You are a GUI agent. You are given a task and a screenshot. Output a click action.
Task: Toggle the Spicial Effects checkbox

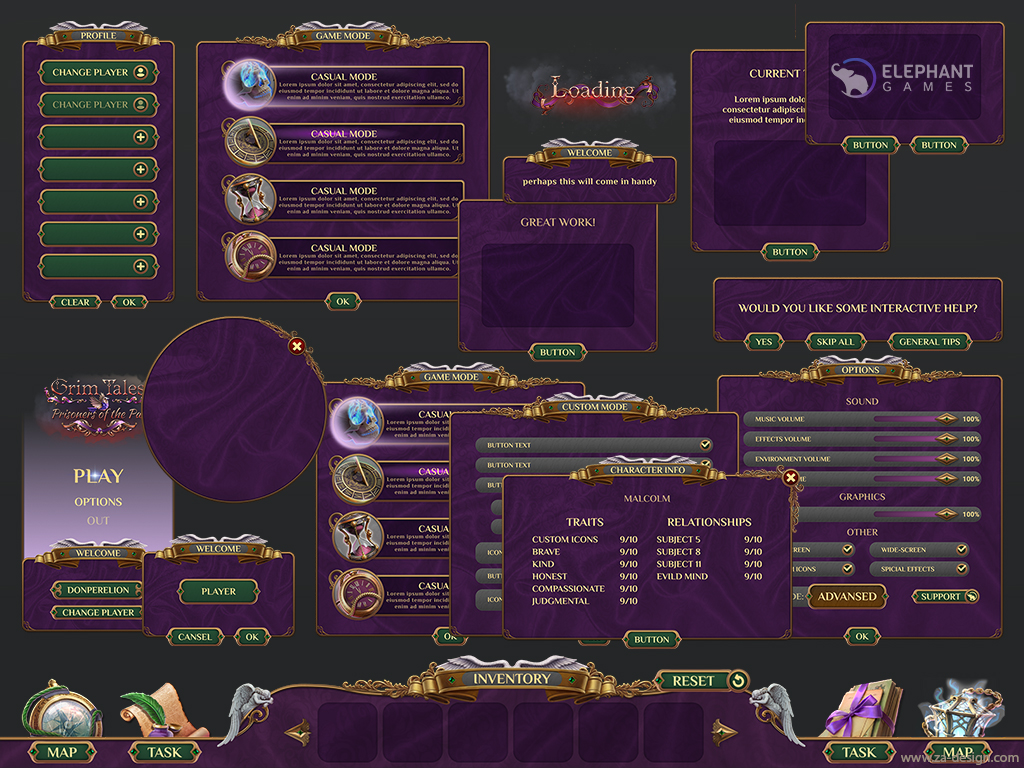point(961,569)
